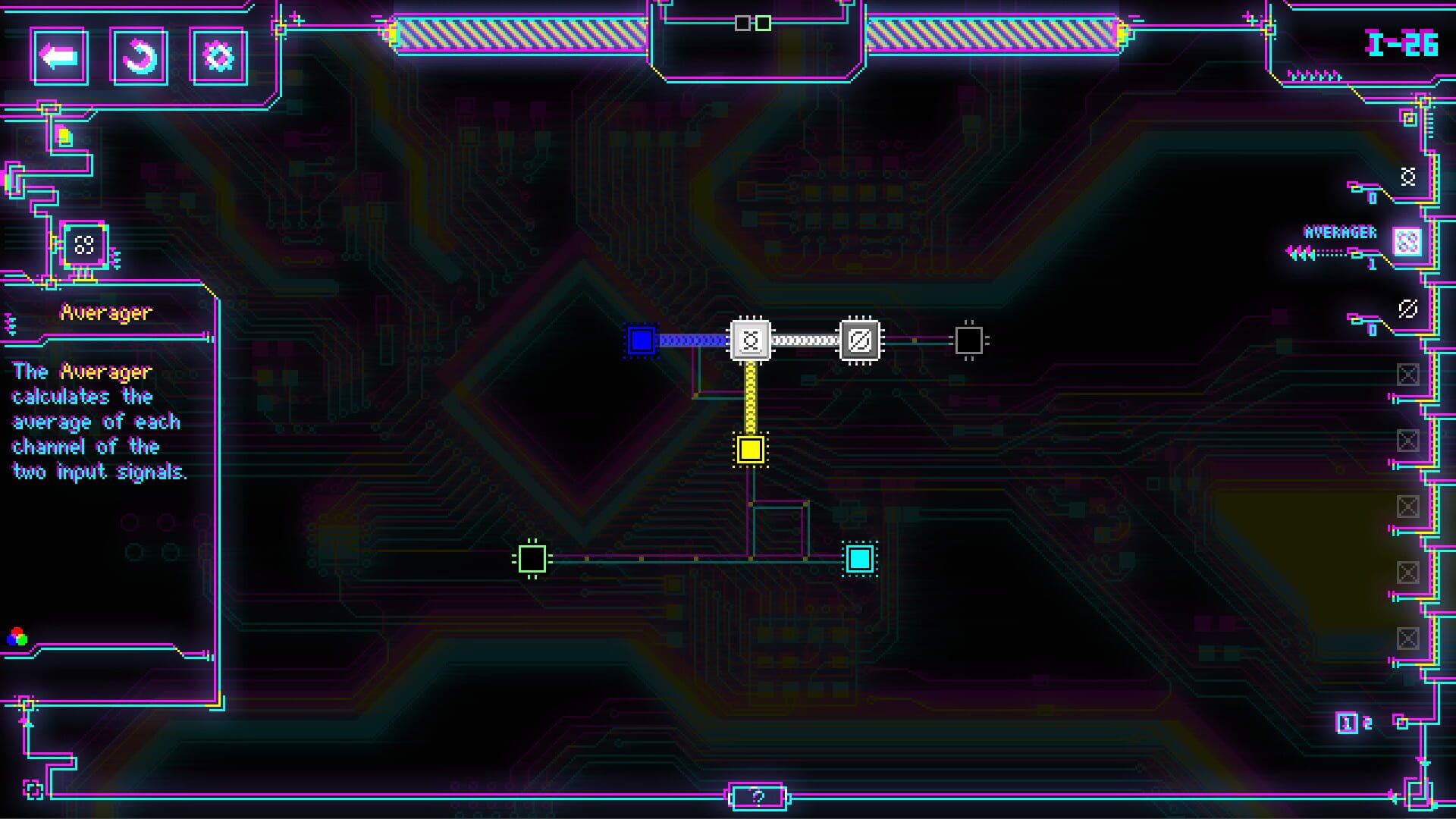1456x819 pixels.
Task: Click the AVERAGER label in the right sidebar
Action: pyautogui.click(x=1339, y=233)
